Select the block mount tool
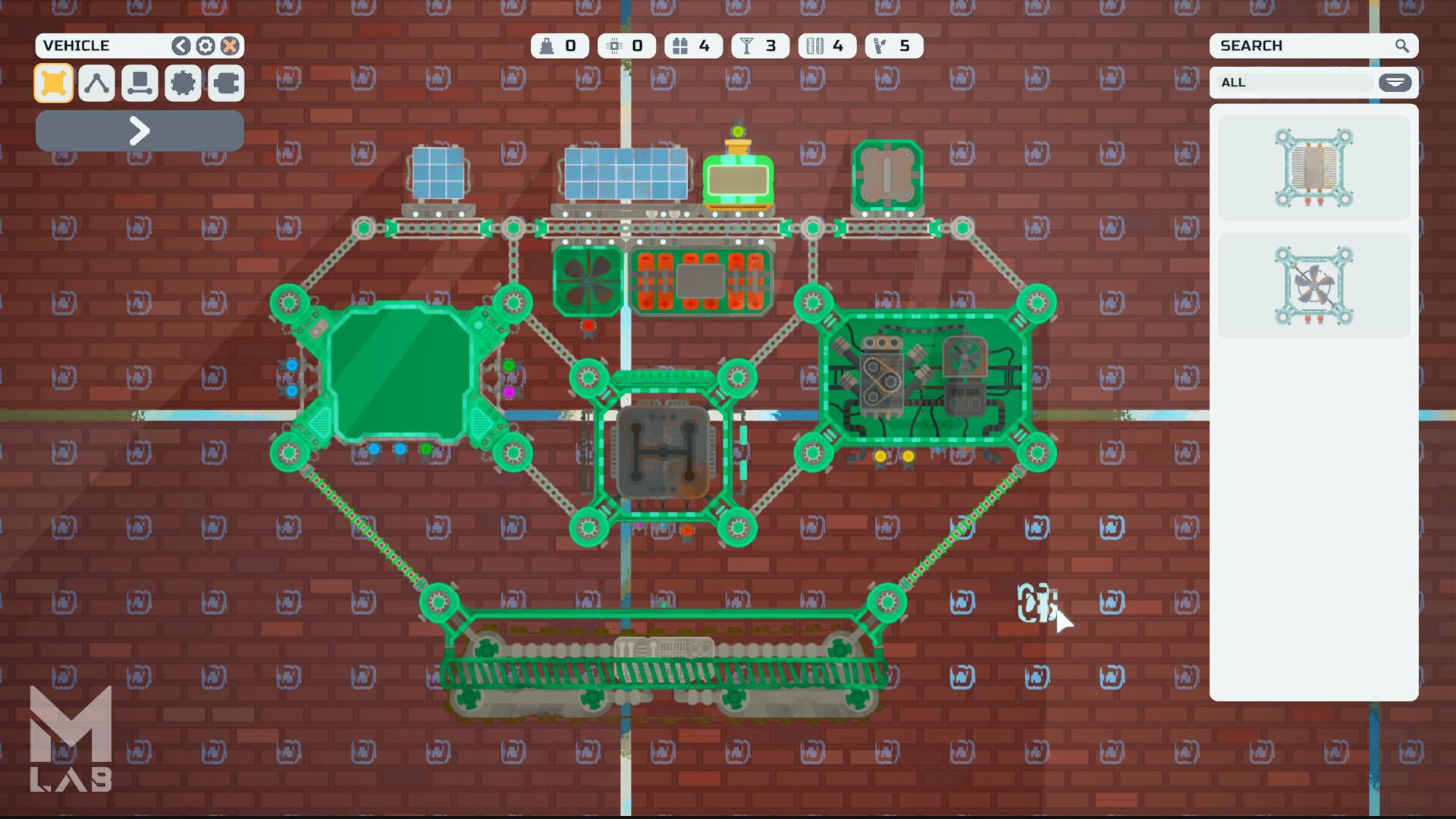Image resolution: width=1456 pixels, height=819 pixels. tap(139, 83)
